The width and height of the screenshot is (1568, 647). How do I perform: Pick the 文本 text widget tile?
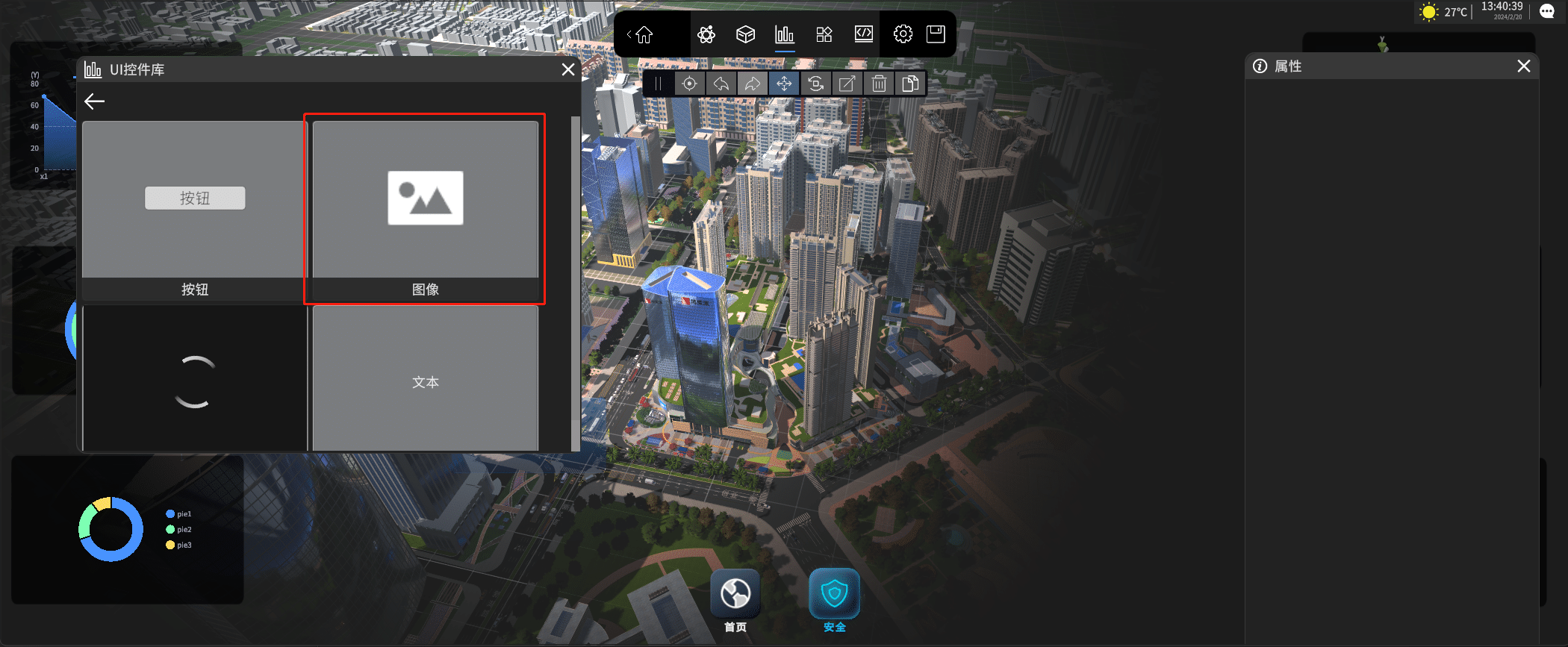425,379
